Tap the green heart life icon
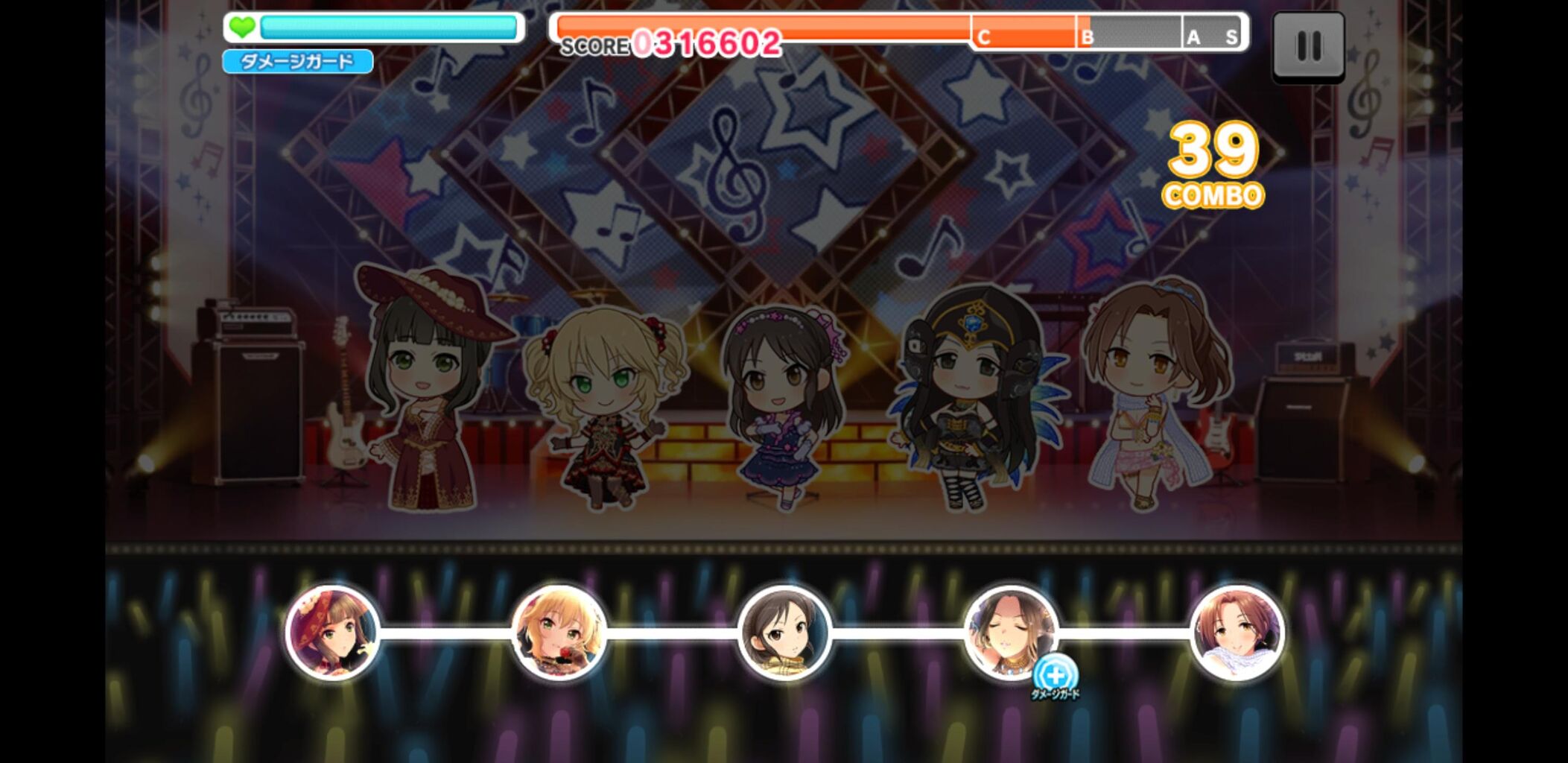The width and height of the screenshot is (1568, 763). click(x=244, y=27)
